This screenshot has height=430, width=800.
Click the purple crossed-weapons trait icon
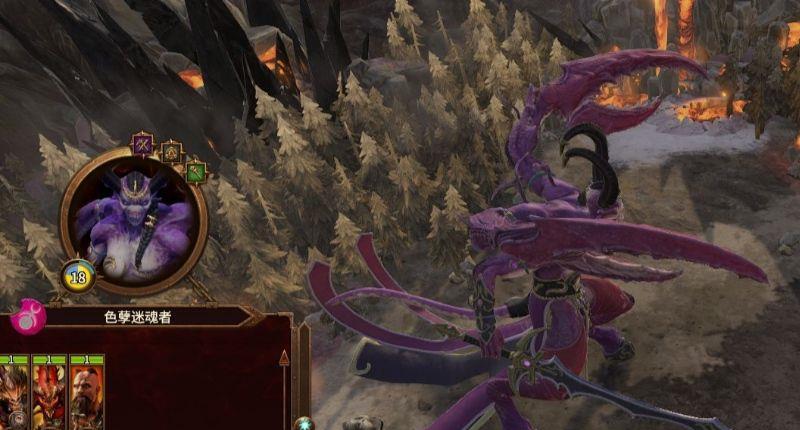pos(143,145)
